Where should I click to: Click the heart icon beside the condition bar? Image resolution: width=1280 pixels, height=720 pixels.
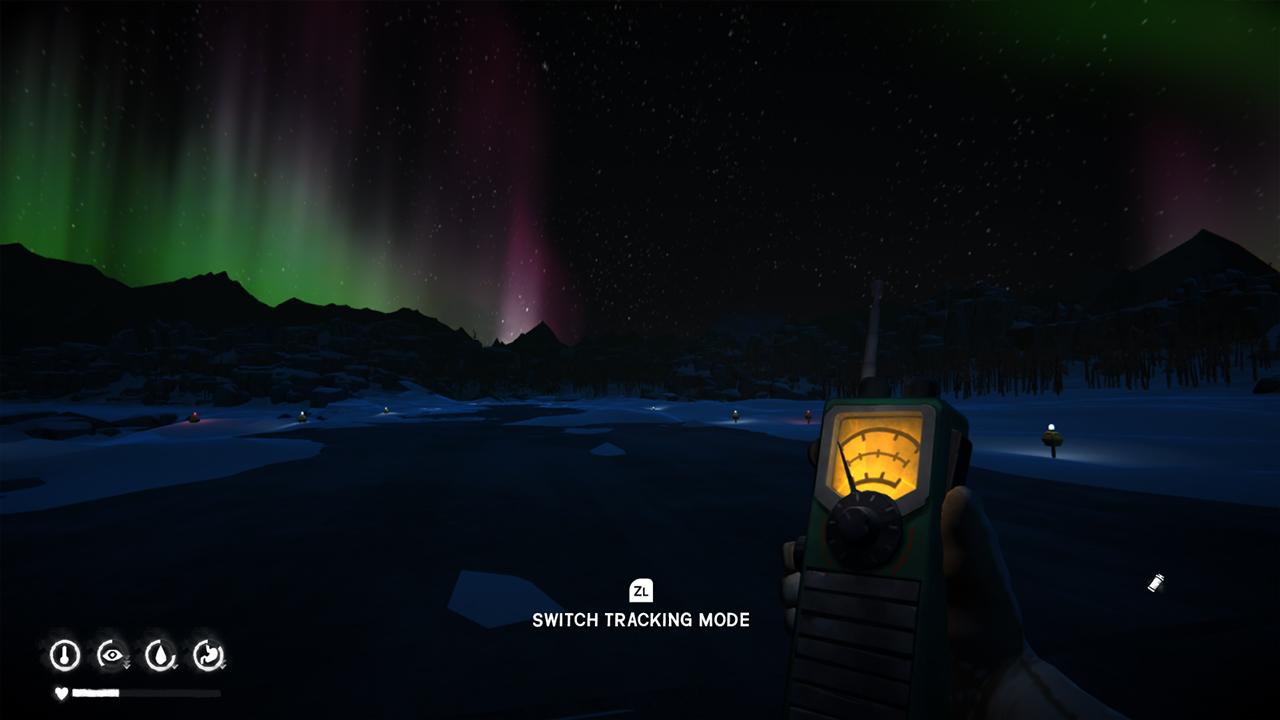(60, 692)
